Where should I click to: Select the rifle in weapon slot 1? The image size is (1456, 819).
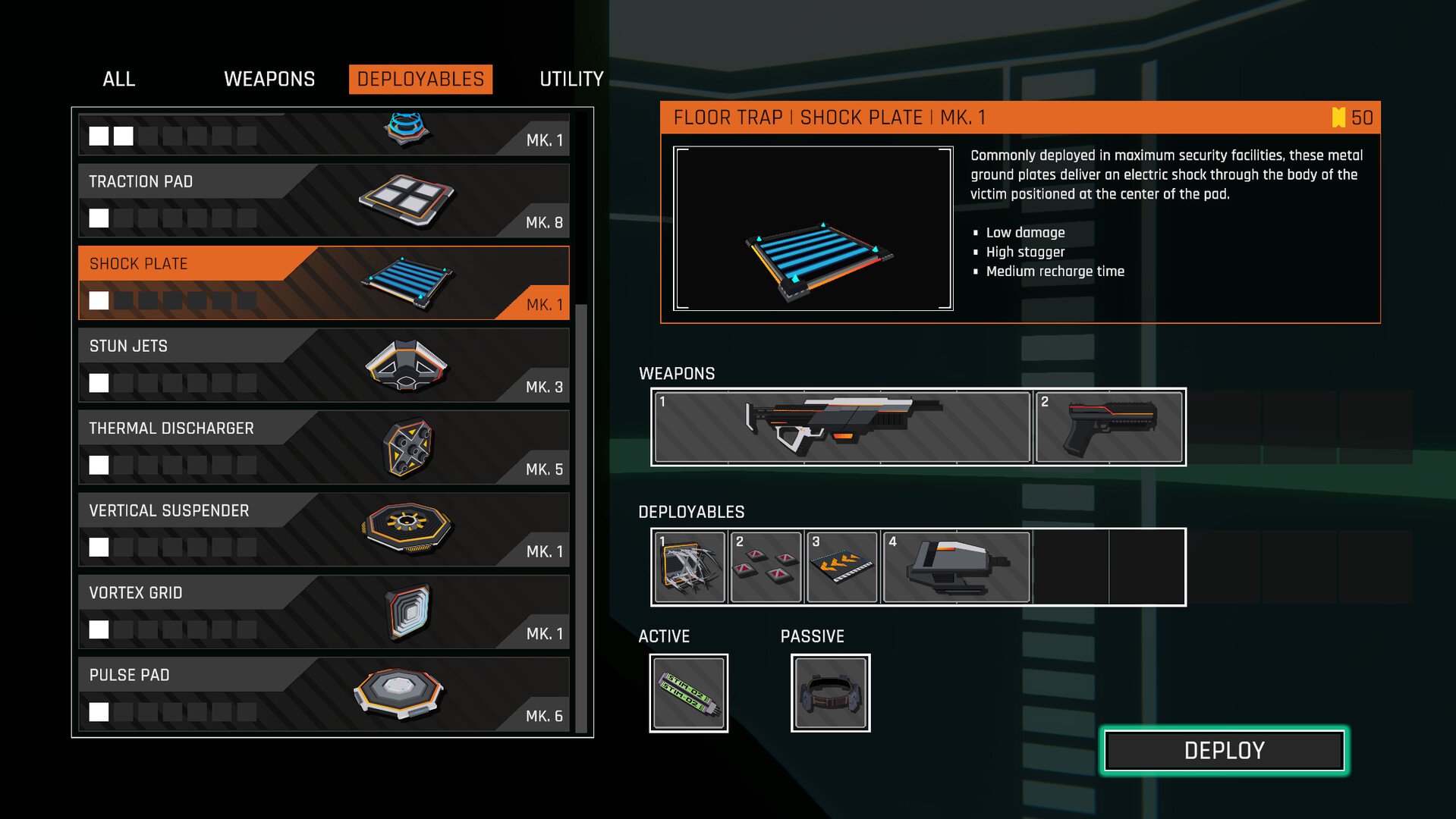point(841,427)
